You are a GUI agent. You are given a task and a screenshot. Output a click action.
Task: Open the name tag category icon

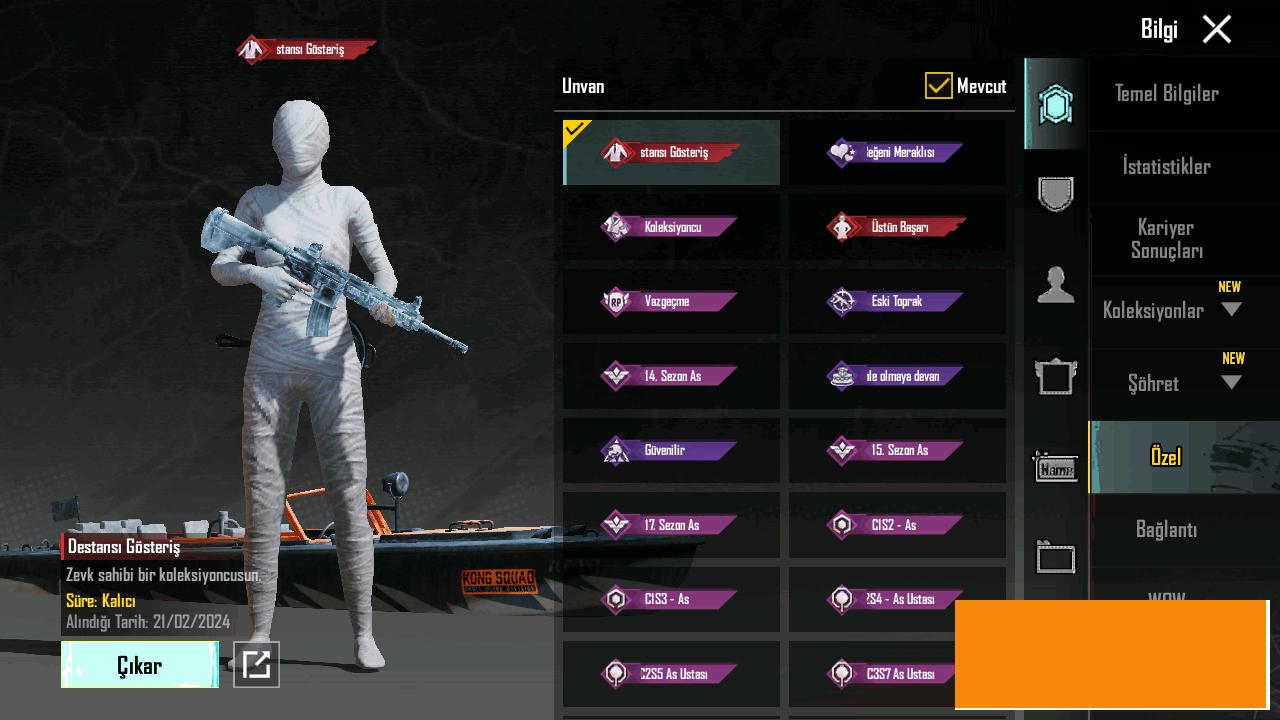pyautogui.click(x=1055, y=468)
